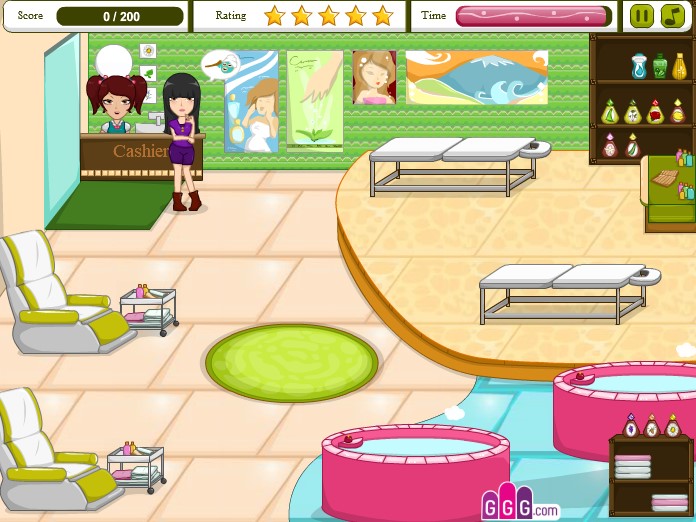696x522 pixels.
Task: Open the GGG.com logo link
Action: pyautogui.click(x=519, y=504)
